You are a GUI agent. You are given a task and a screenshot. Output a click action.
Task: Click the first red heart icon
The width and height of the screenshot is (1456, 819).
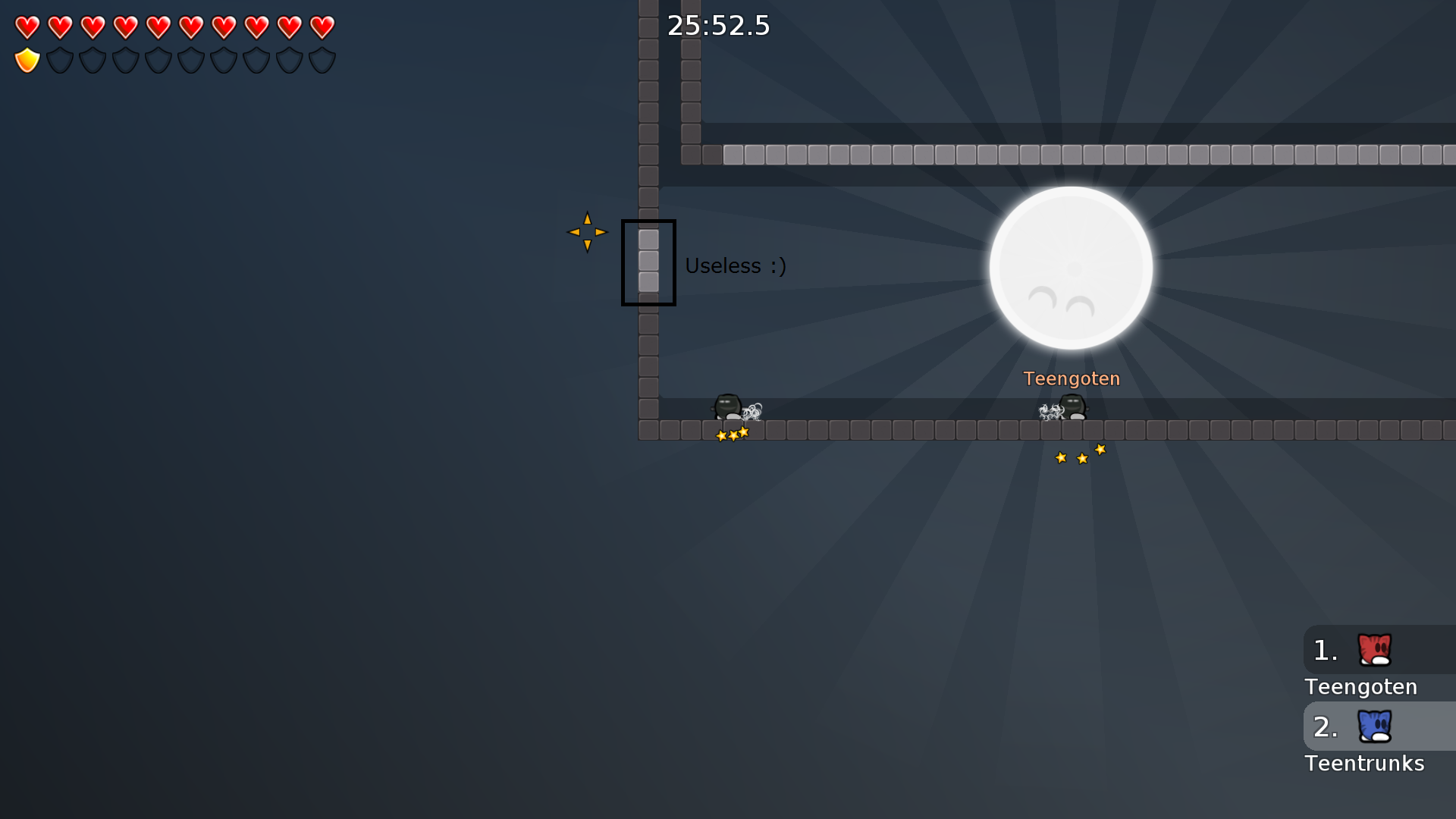27,28
